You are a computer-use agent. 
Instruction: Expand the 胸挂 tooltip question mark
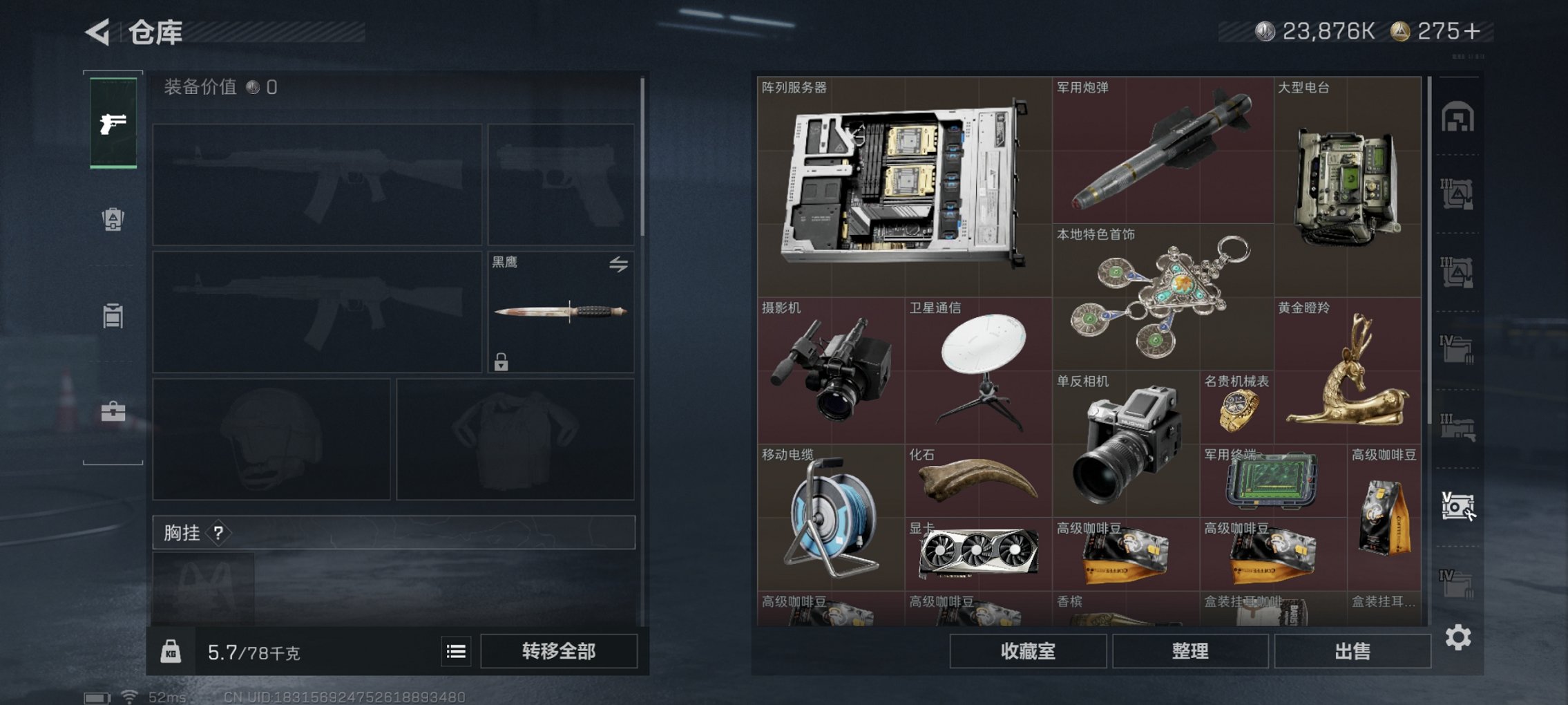(x=219, y=533)
